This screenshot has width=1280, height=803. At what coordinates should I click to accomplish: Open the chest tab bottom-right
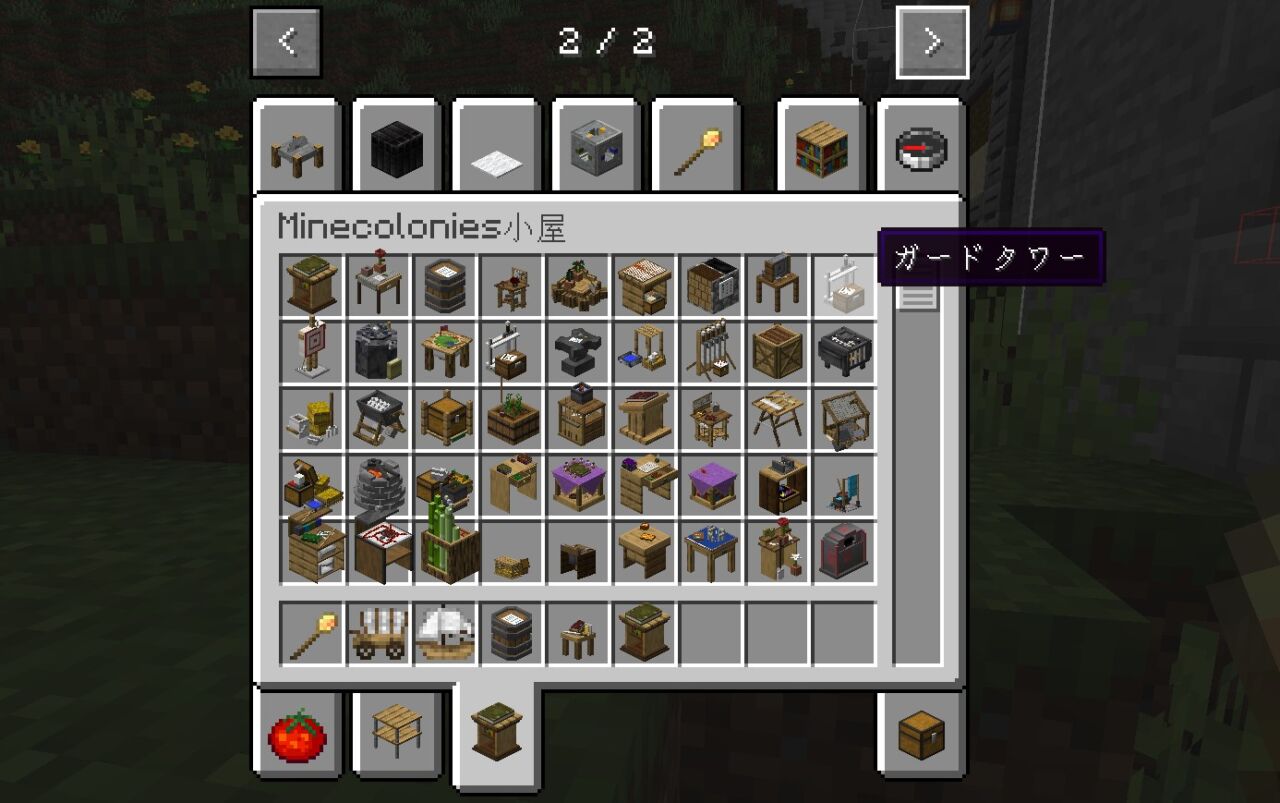(919, 736)
